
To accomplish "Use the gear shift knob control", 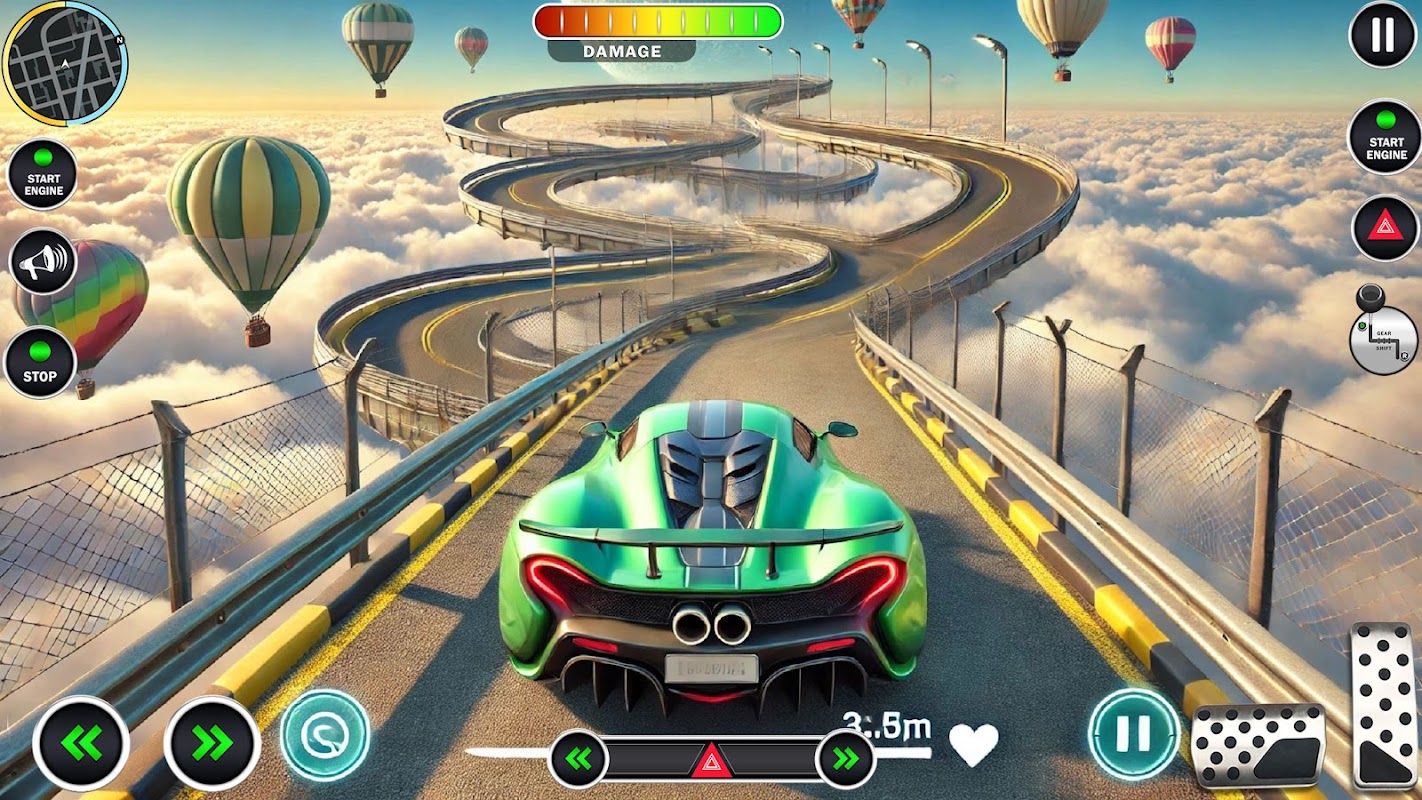I will click(x=1383, y=333).
